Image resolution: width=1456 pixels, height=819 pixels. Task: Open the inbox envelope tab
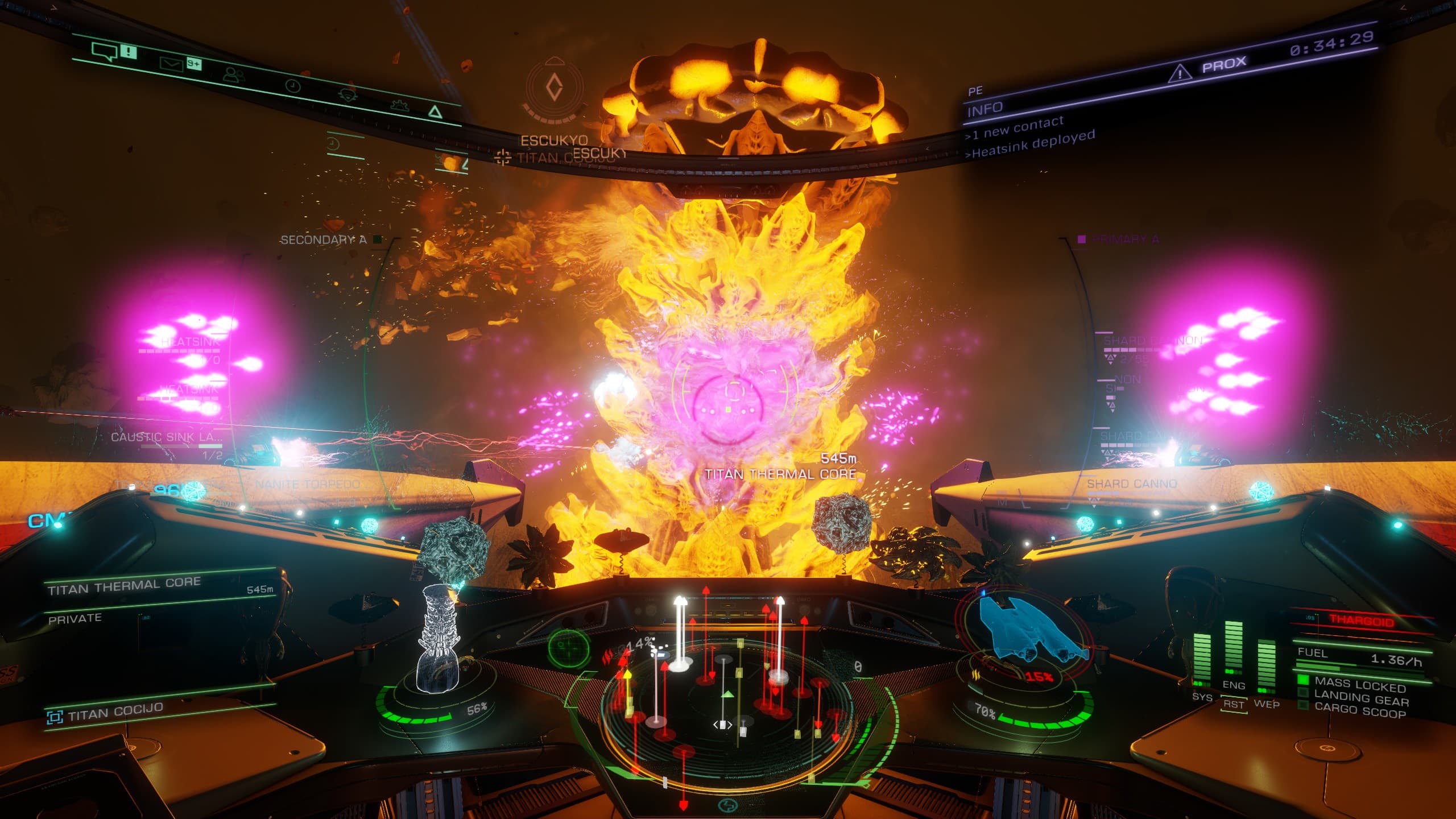[x=171, y=64]
